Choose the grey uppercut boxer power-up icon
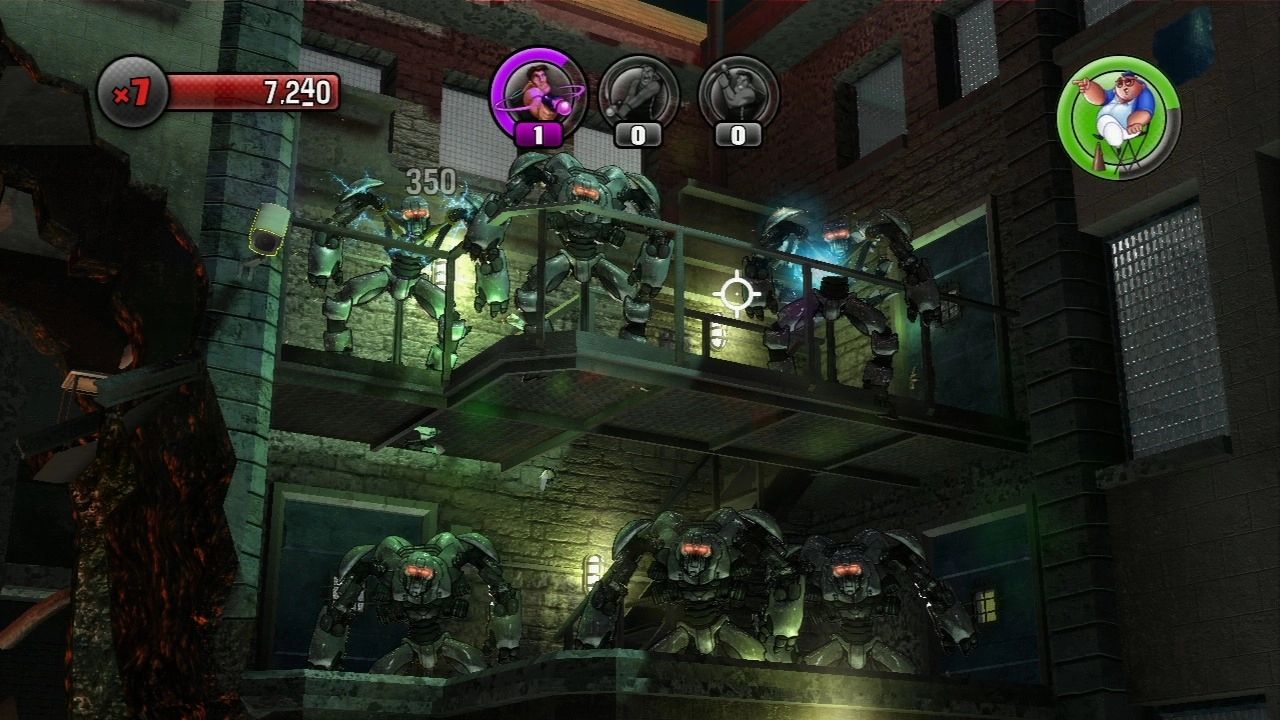The width and height of the screenshot is (1280, 720). [x=738, y=95]
